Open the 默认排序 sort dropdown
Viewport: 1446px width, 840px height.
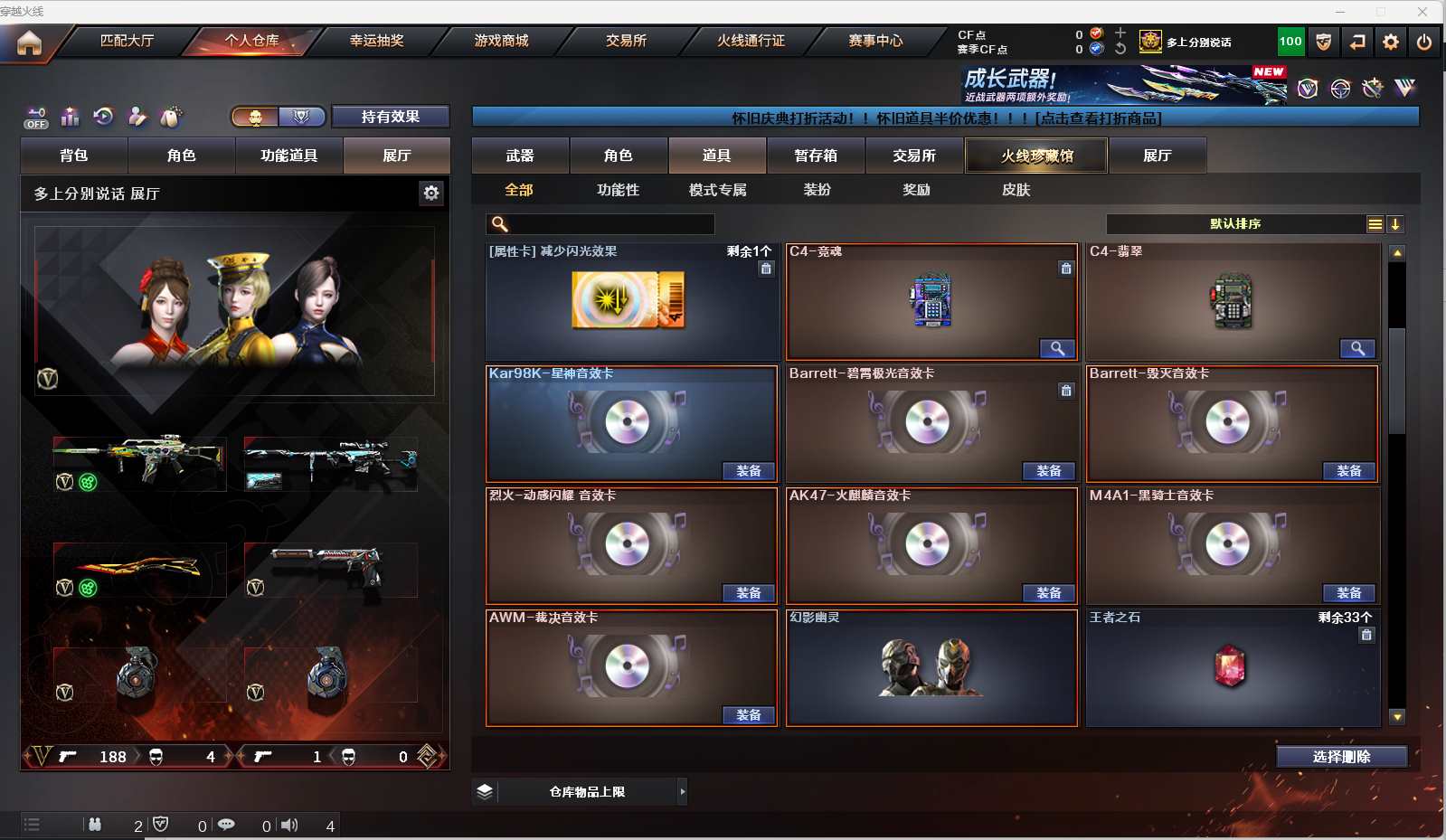pos(1234,224)
